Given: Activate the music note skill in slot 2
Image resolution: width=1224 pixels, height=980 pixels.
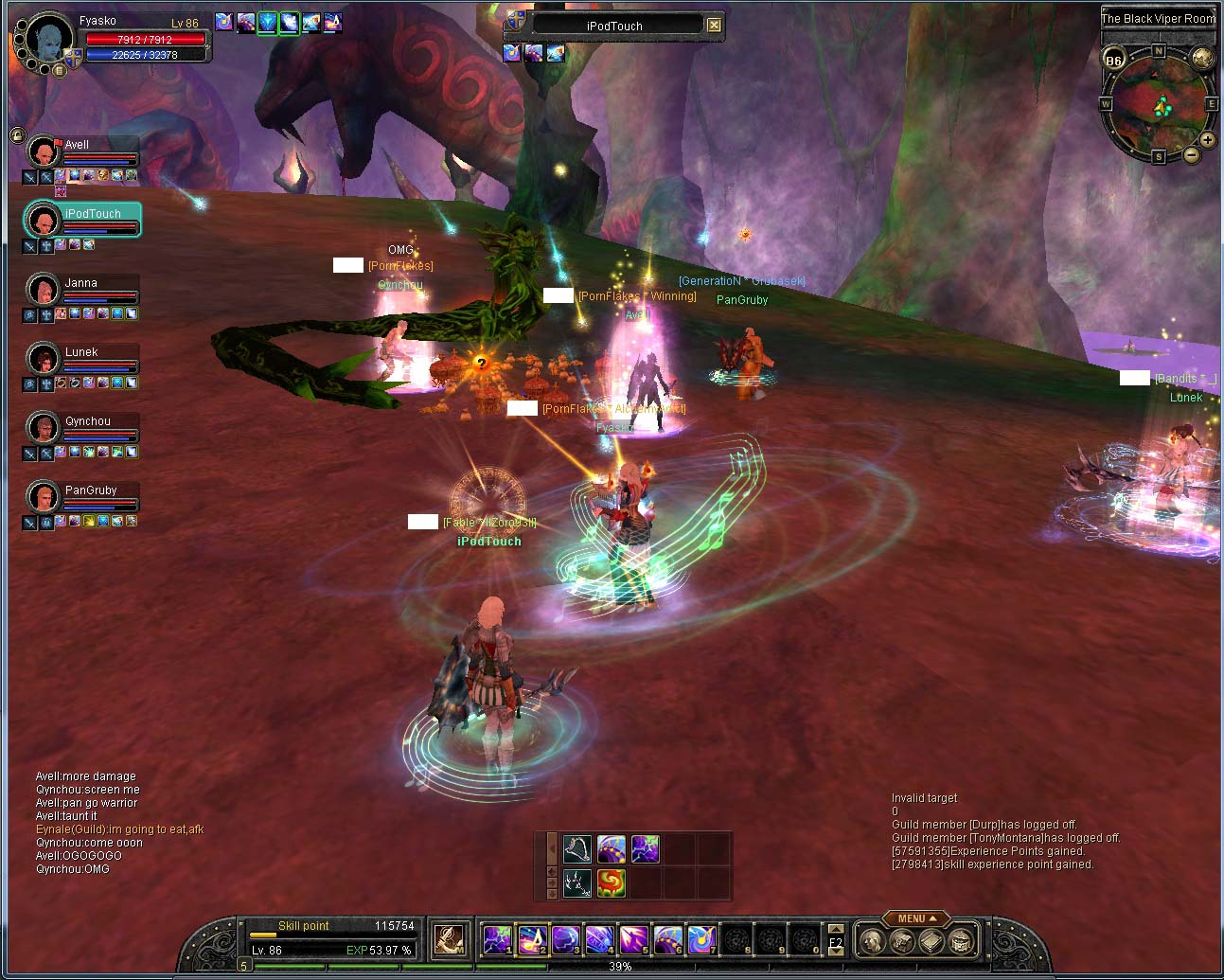Looking at the screenshot, I should point(531,939).
